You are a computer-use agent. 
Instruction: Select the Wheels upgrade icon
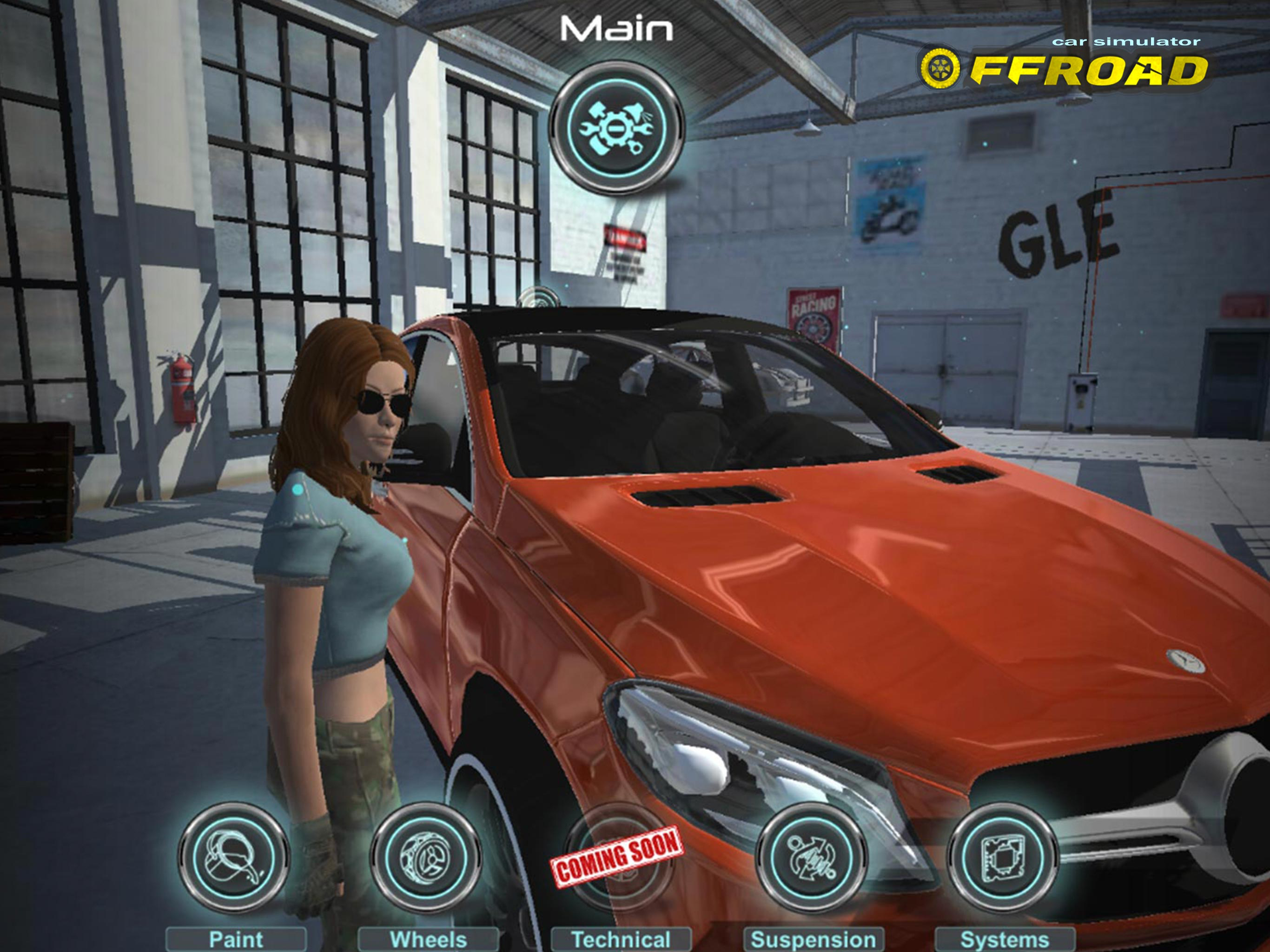click(x=426, y=857)
